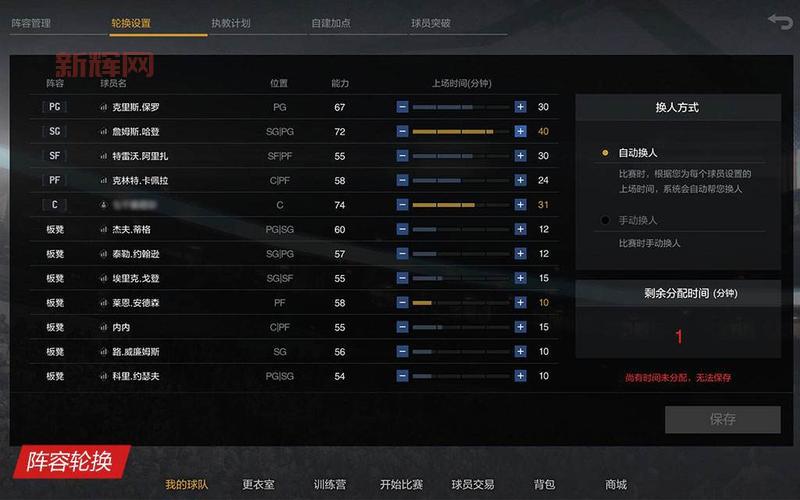Go to the 球员突破 tab

click(431, 22)
